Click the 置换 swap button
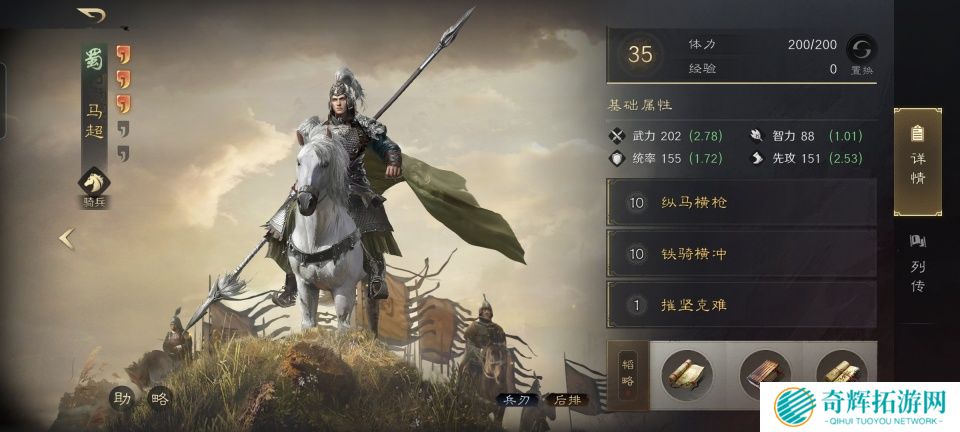The width and height of the screenshot is (960, 432). tap(861, 52)
